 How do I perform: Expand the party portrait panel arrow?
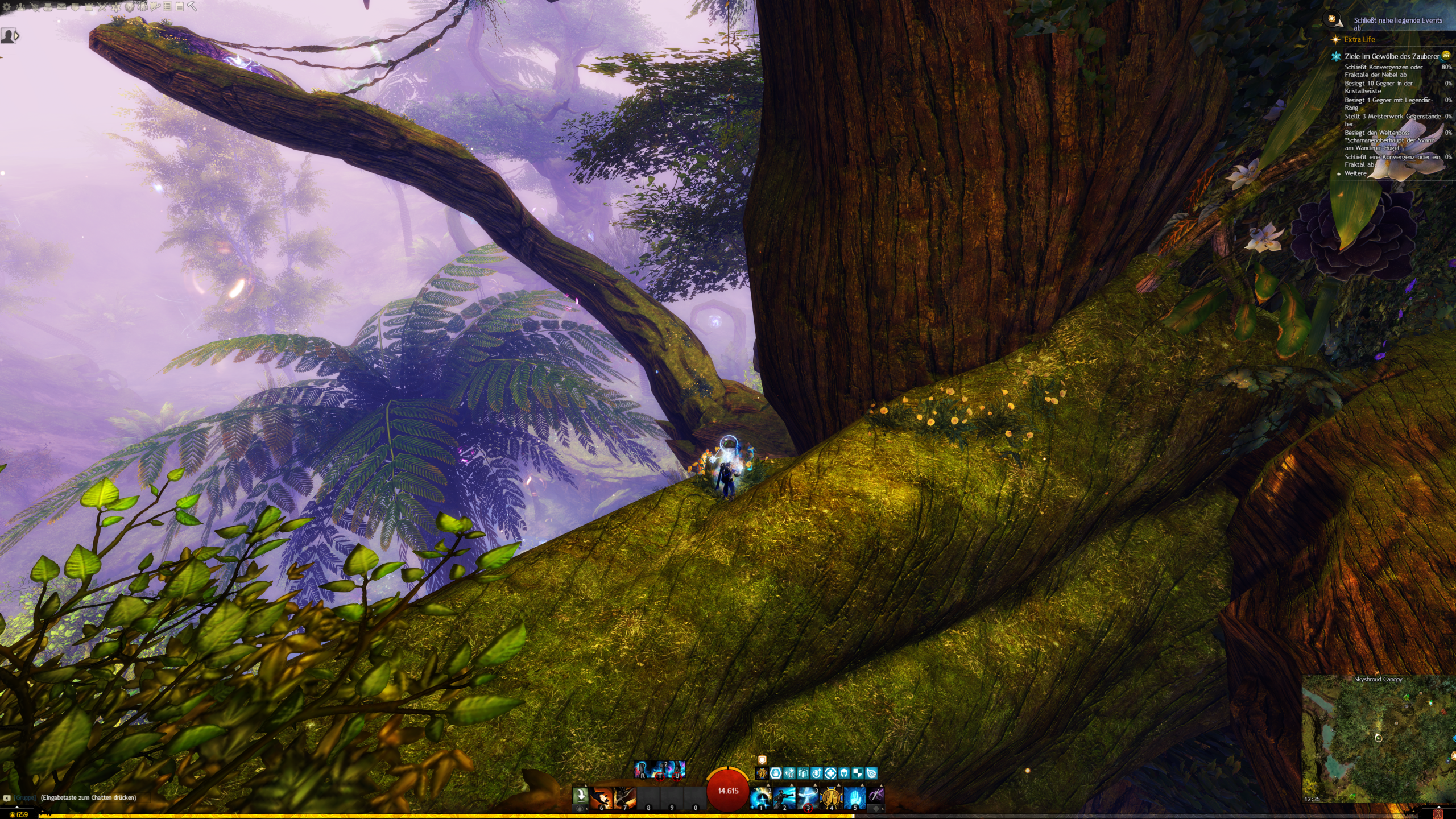tap(16, 36)
